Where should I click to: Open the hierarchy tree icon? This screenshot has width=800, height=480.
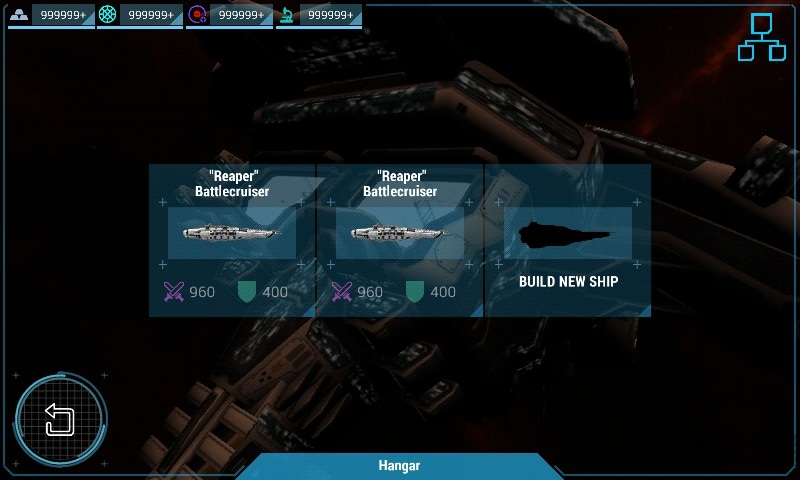click(x=761, y=38)
